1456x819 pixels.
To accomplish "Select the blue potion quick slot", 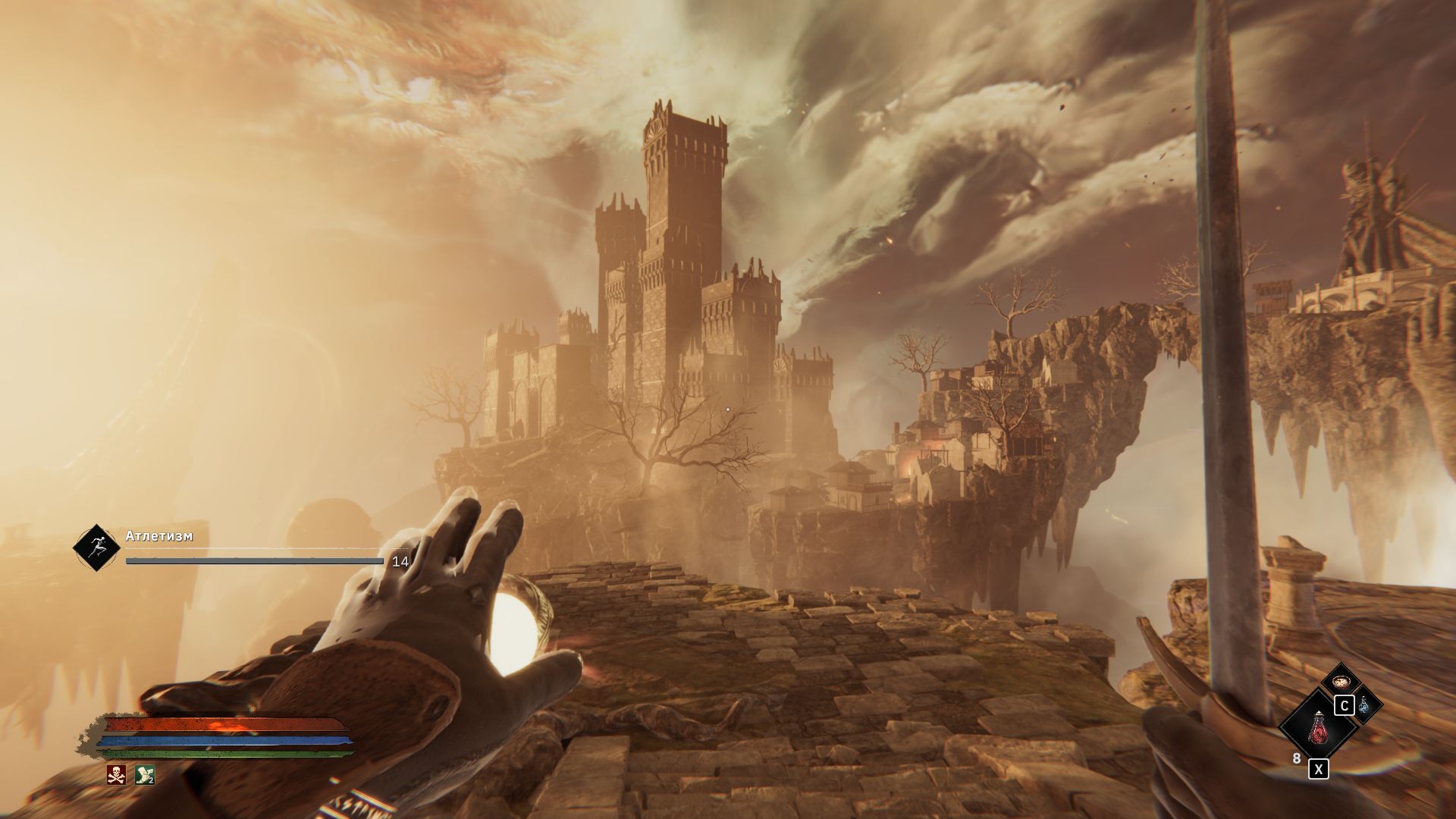I will tap(1364, 705).
